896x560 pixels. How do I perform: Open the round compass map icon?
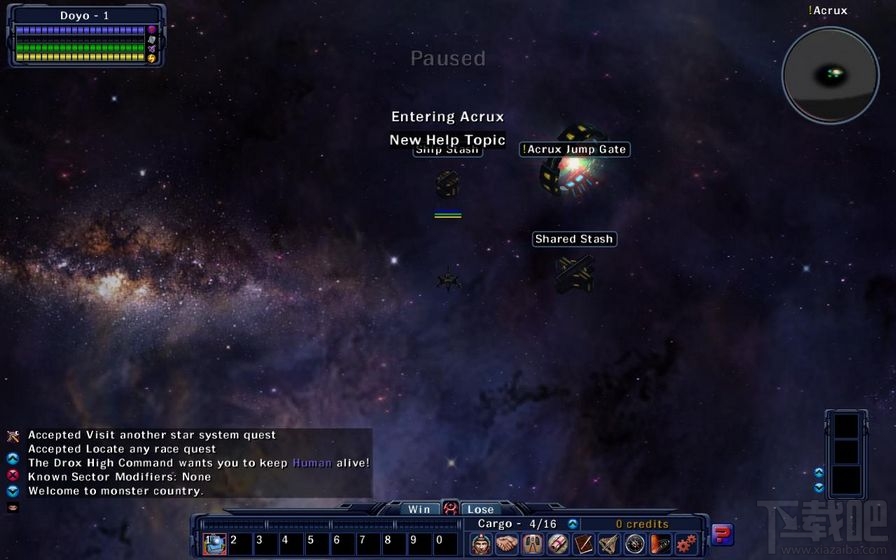(x=634, y=543)
